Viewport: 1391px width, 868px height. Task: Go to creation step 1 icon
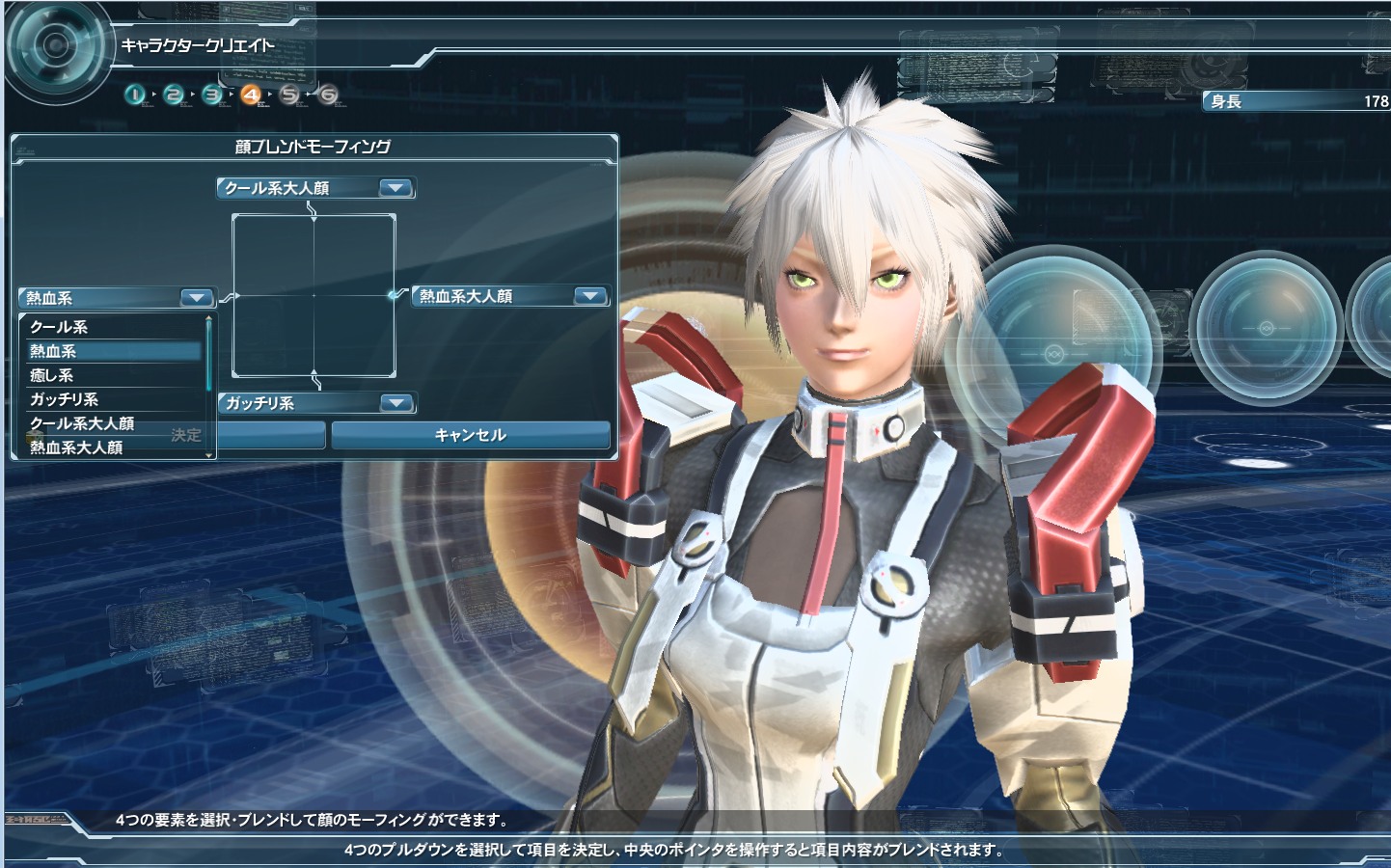(x=136, y=95)
